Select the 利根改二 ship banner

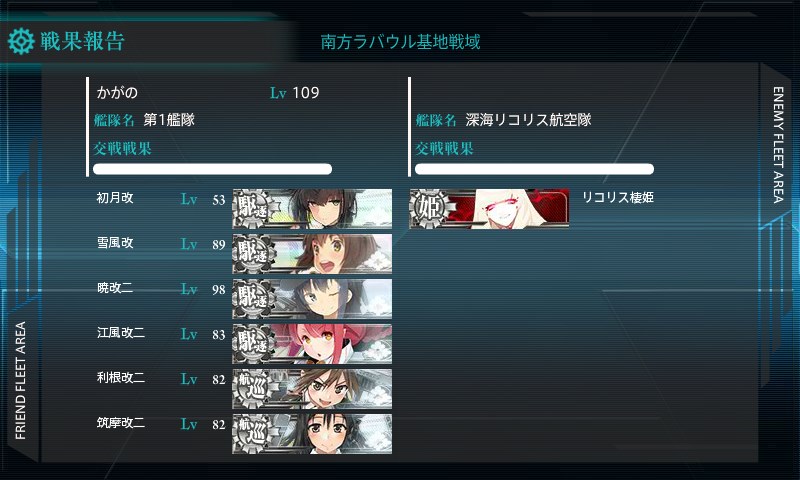point(312,389)
